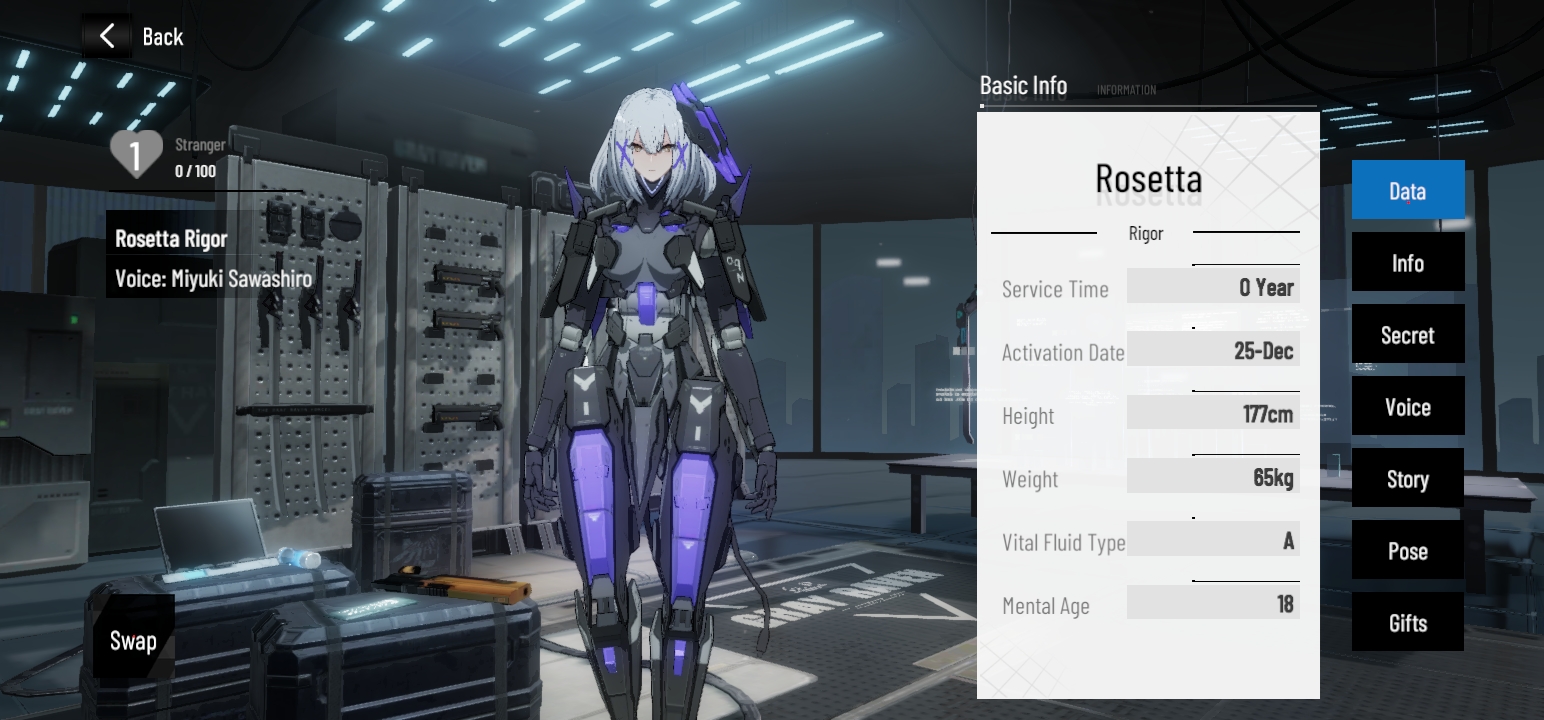Screen dimensions: 1544x720
Task: Click the Service Time value field
Action: point(1213,286)
